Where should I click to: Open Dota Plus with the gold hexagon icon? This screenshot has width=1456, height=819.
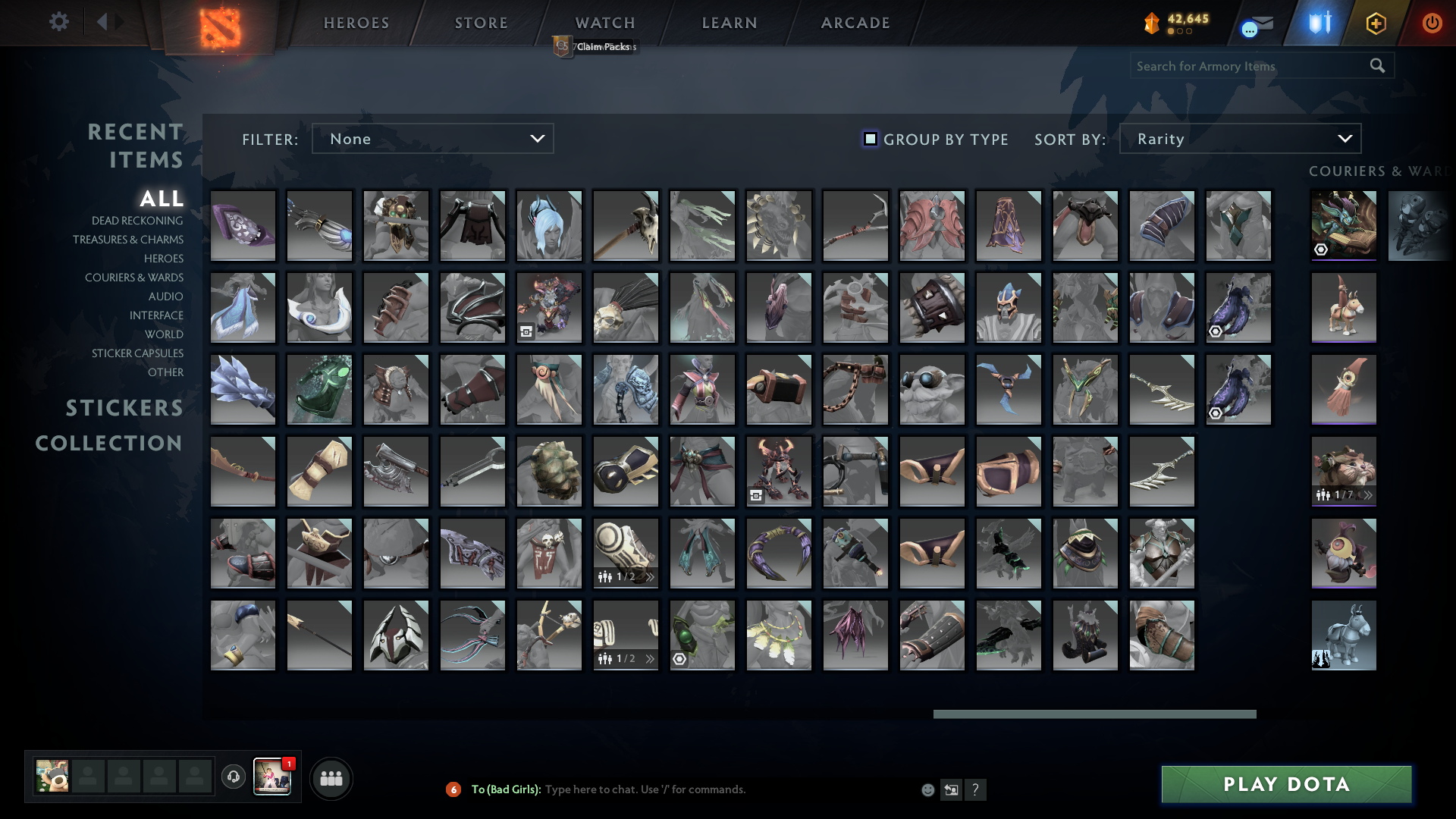click(1376, 23)
